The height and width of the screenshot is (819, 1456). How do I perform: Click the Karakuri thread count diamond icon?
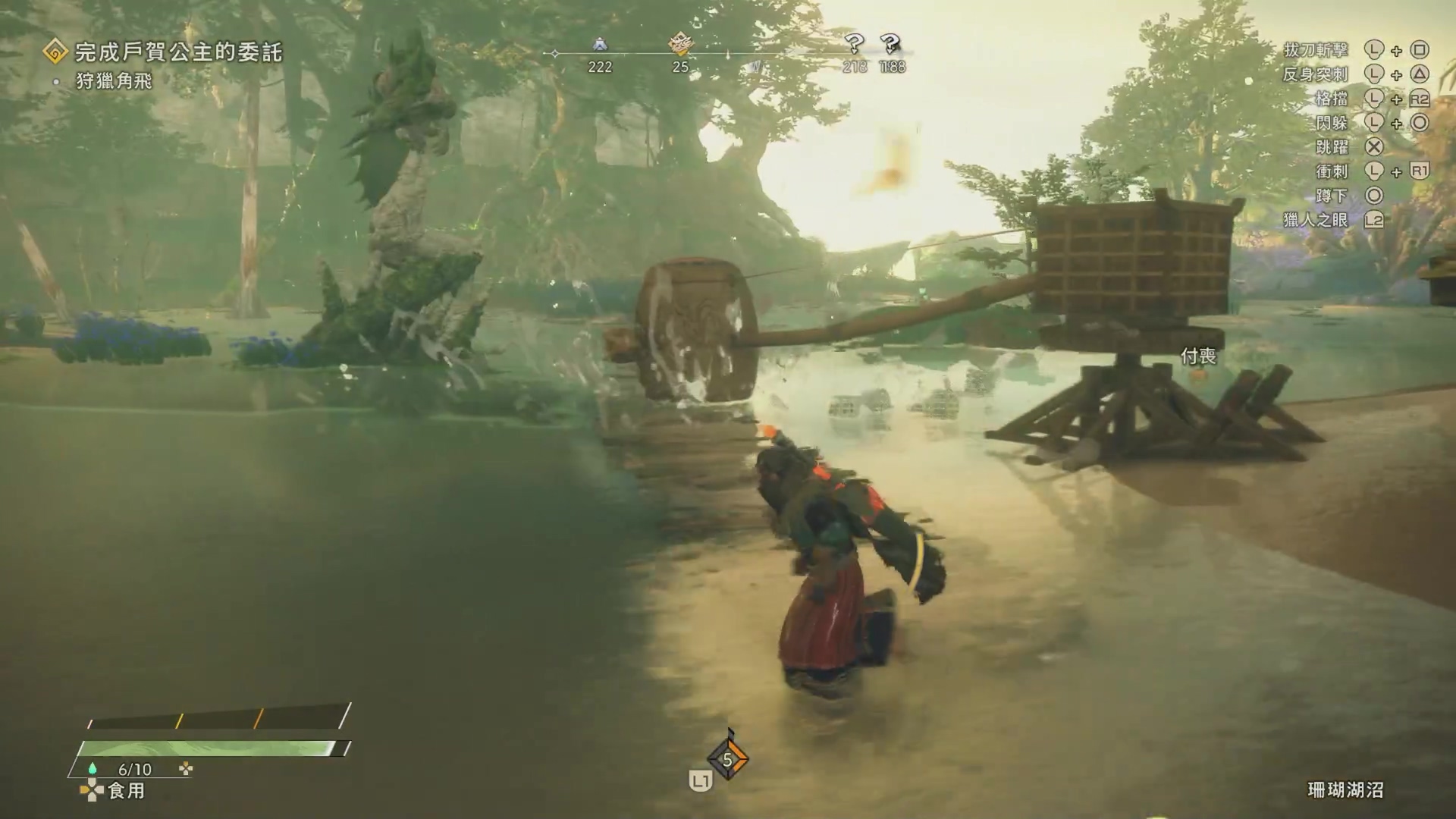click(727, 759)
